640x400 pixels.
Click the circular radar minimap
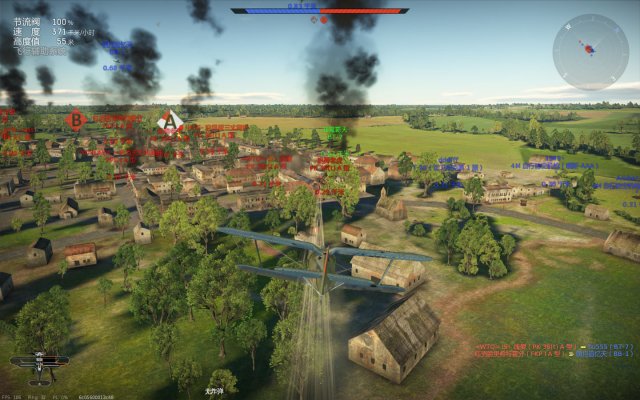(590, 52)
